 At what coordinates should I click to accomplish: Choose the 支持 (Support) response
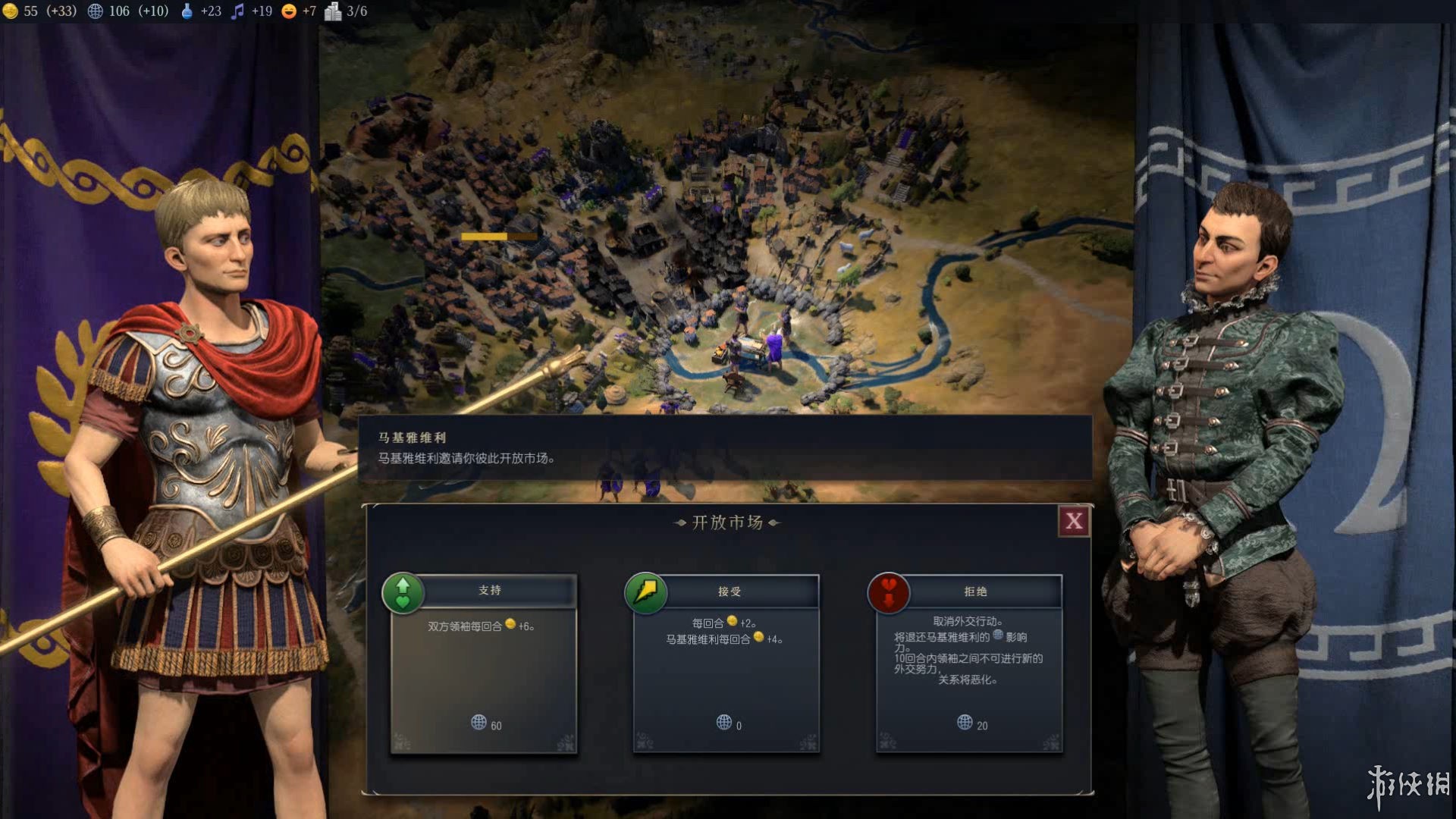[x=489, y=590]
